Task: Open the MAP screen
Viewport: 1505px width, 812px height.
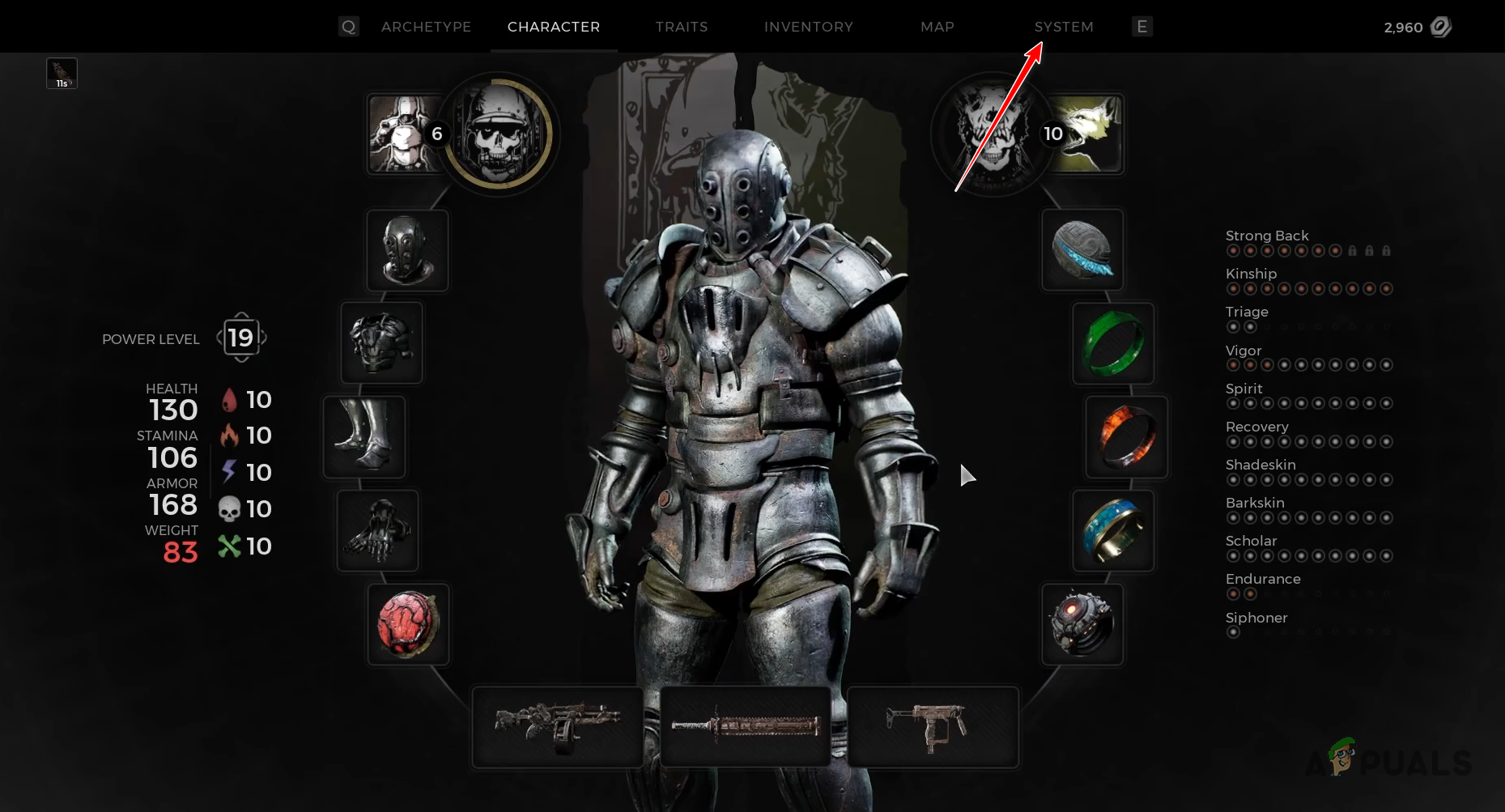Action: (937, 26)
